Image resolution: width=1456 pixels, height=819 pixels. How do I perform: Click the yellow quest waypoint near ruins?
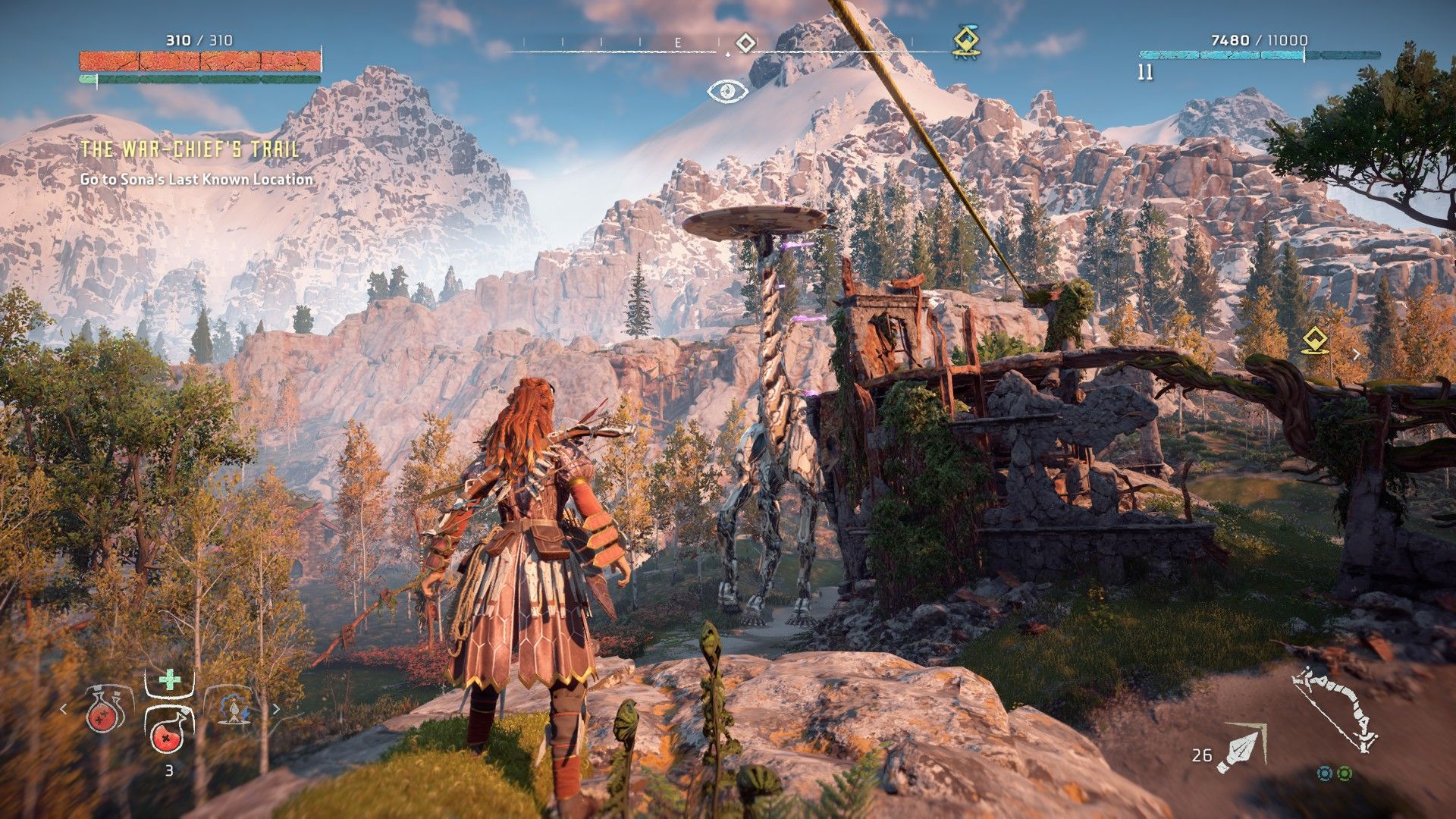1313,341
